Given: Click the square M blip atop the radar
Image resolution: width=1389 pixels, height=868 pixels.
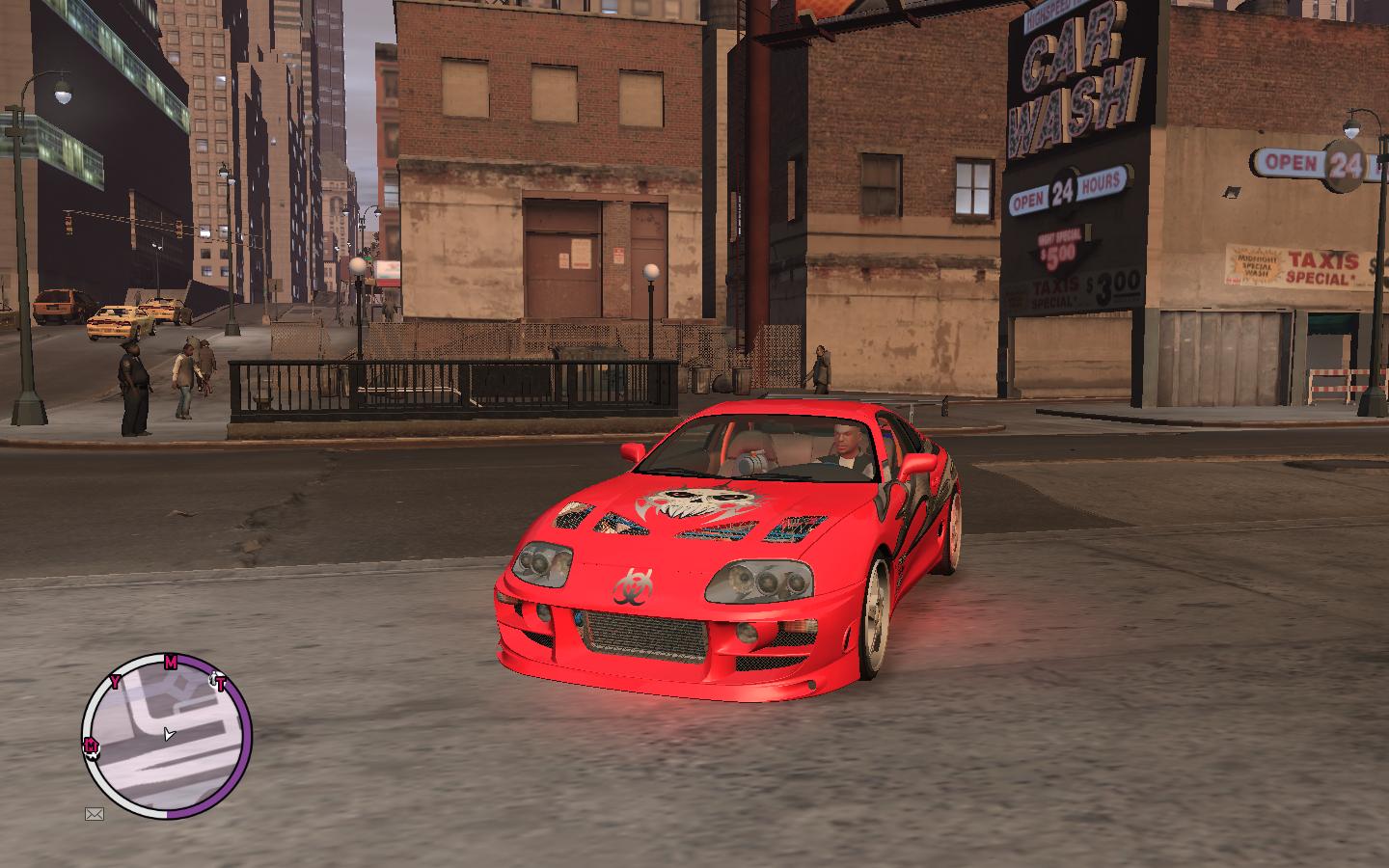Looking at the screenshot, I should click(x=171, y=662).
